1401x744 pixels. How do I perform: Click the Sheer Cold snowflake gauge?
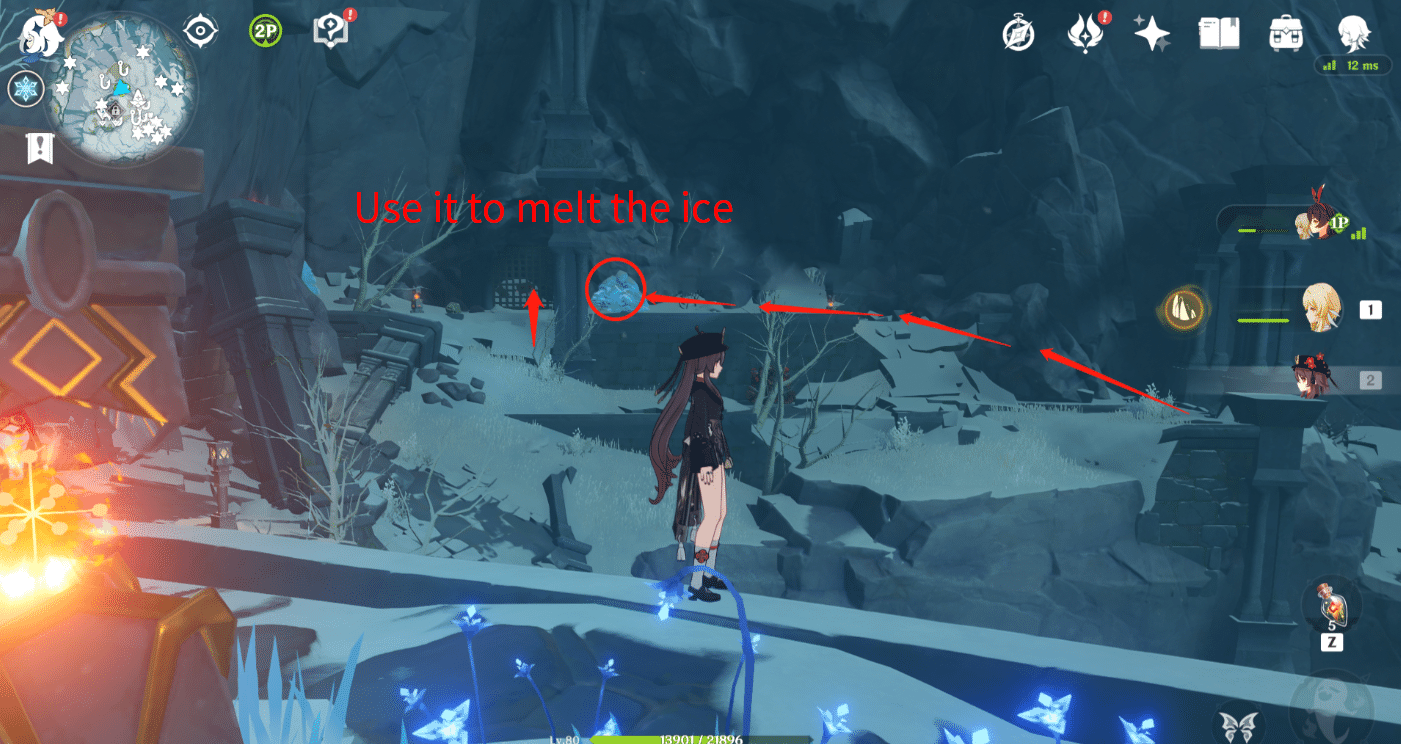point(25,88)
